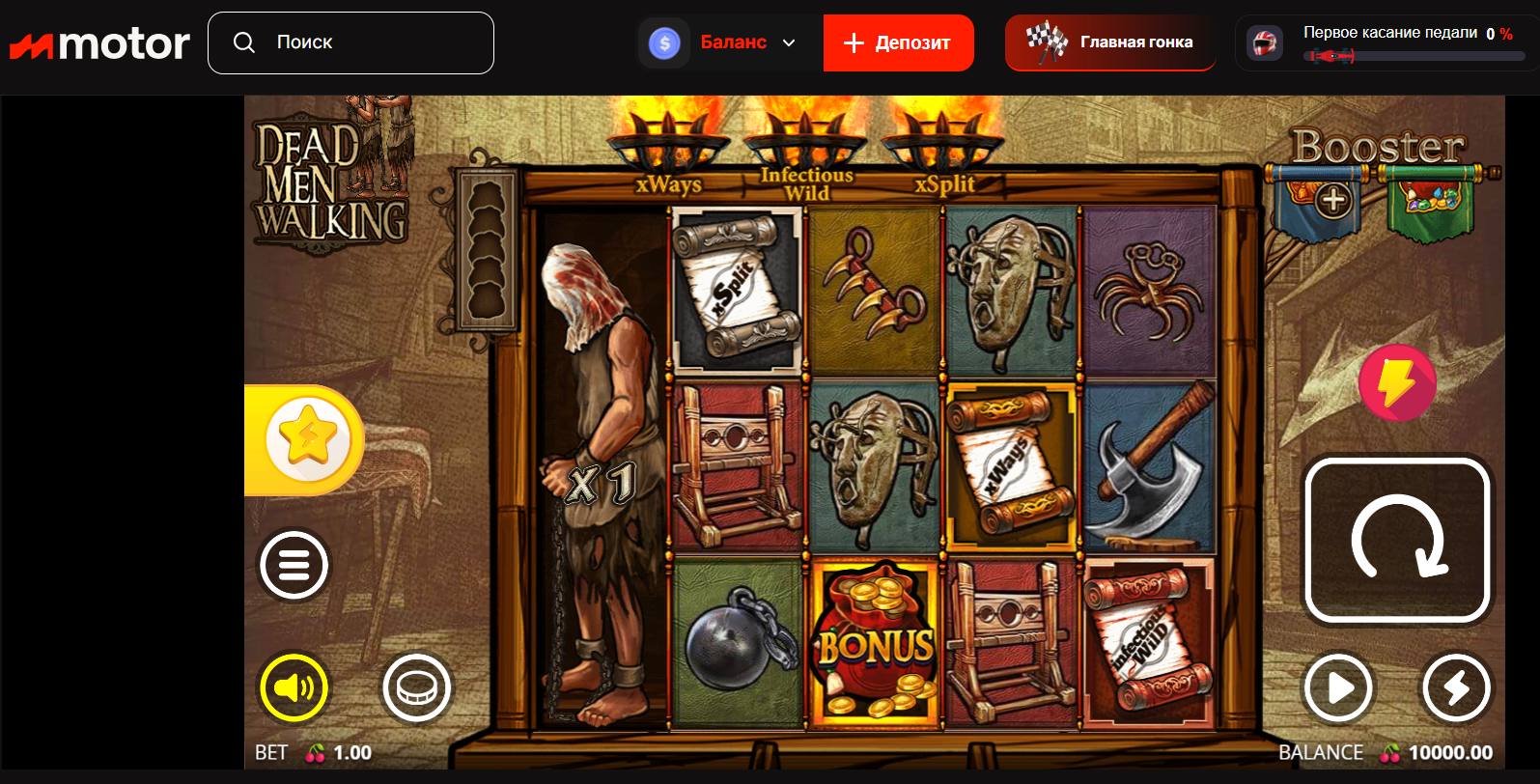Click the red Депозит button
This screenshot has height=784, width=1540.
pyautogui.click(x=898, y=42)
